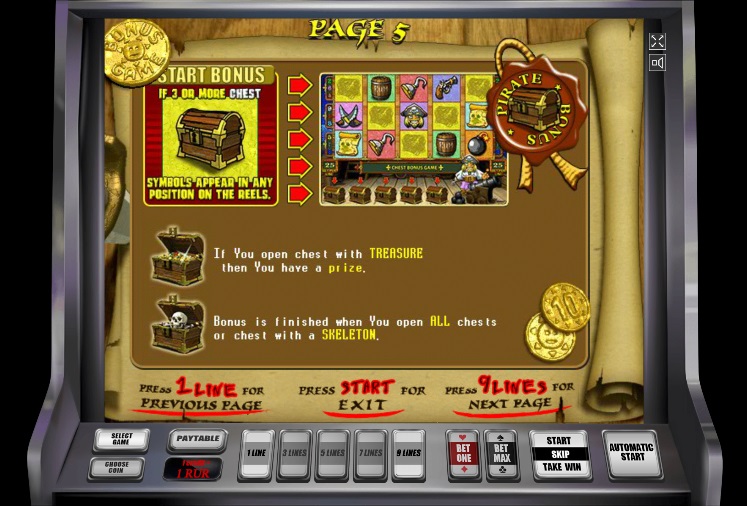Hit the Bet Max button

(x=501, y=454)
